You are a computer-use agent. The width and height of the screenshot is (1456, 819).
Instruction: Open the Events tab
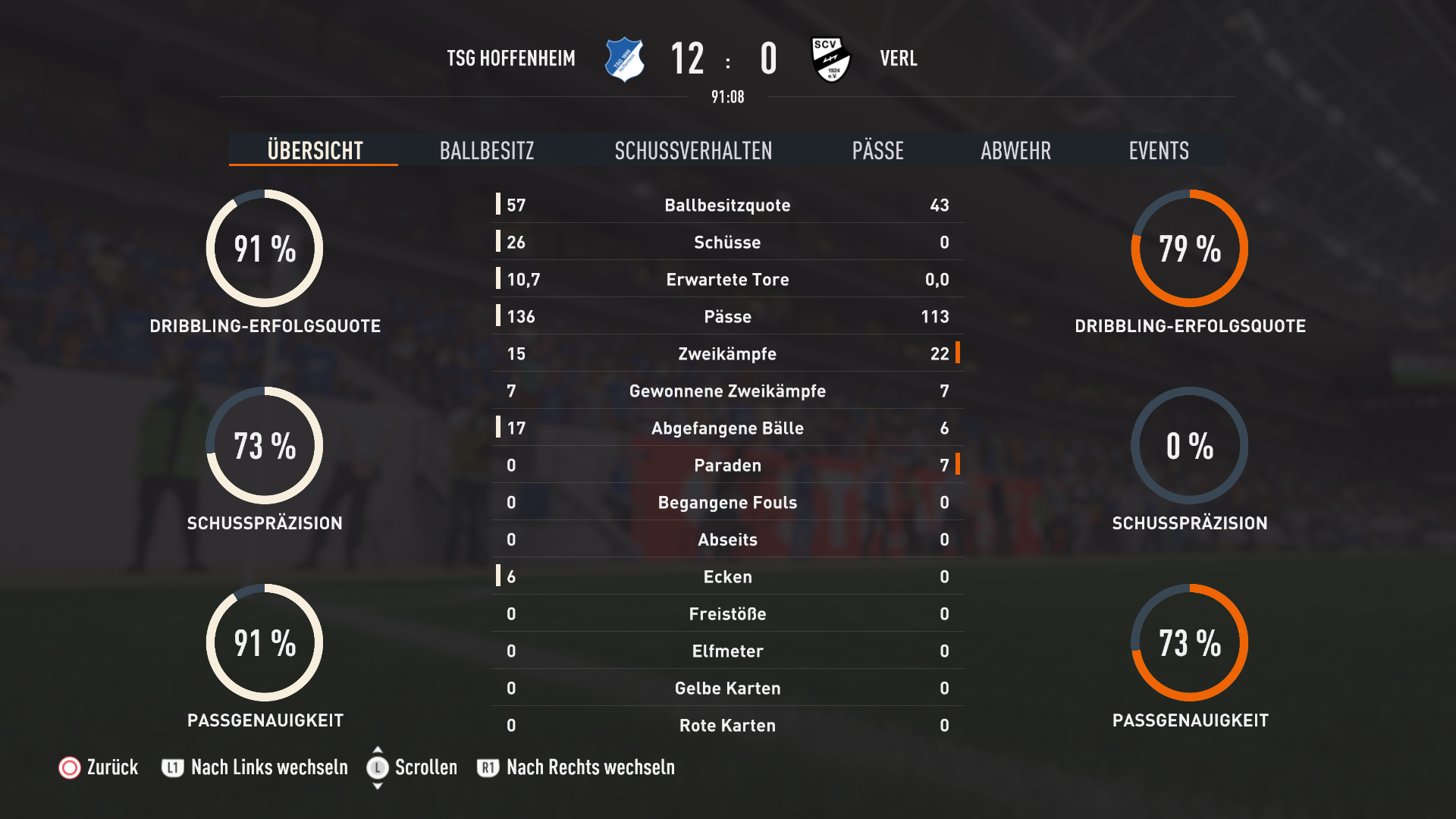pos(1158,150)
